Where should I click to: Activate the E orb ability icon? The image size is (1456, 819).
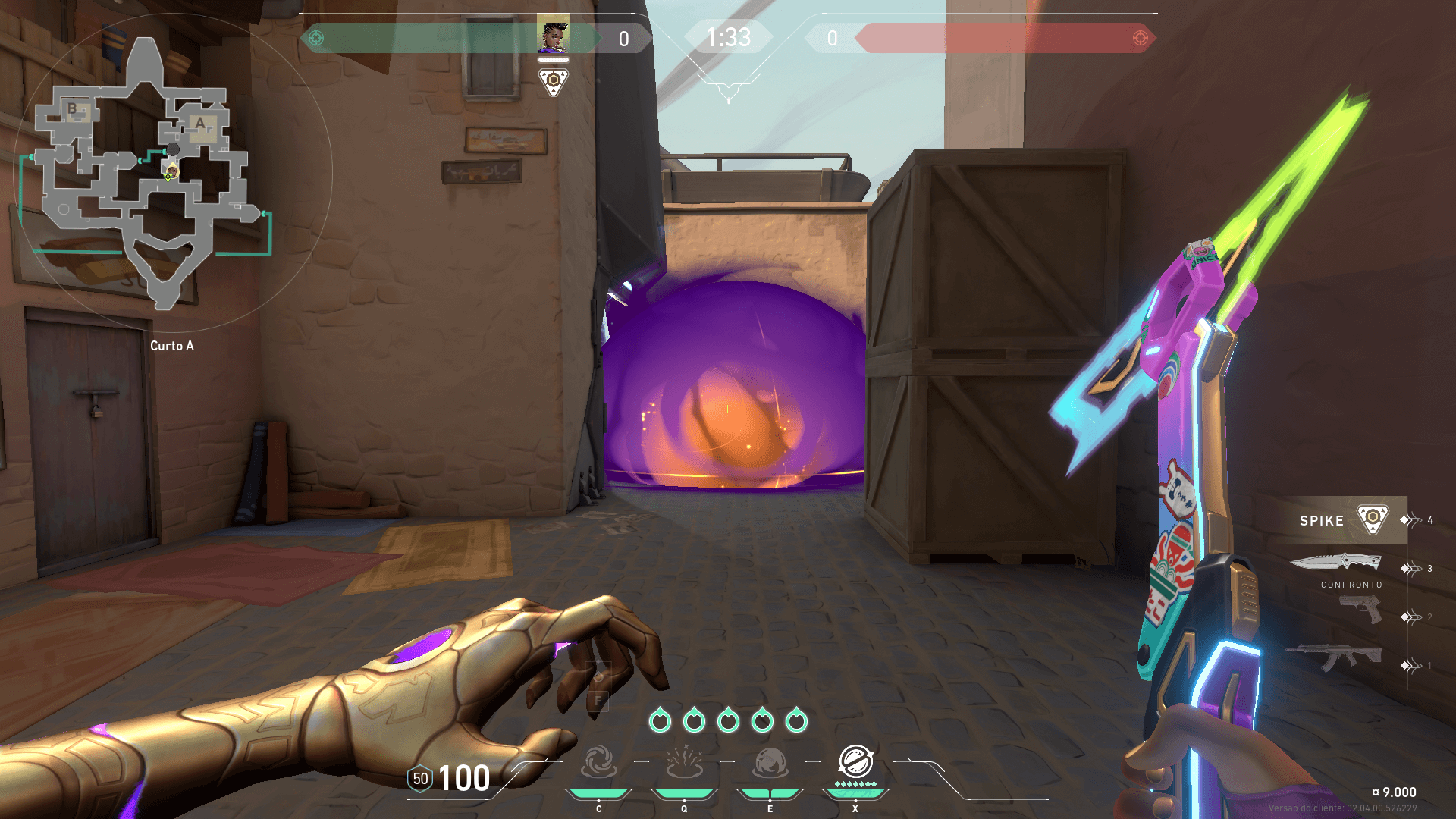click(x=770, y=762)
